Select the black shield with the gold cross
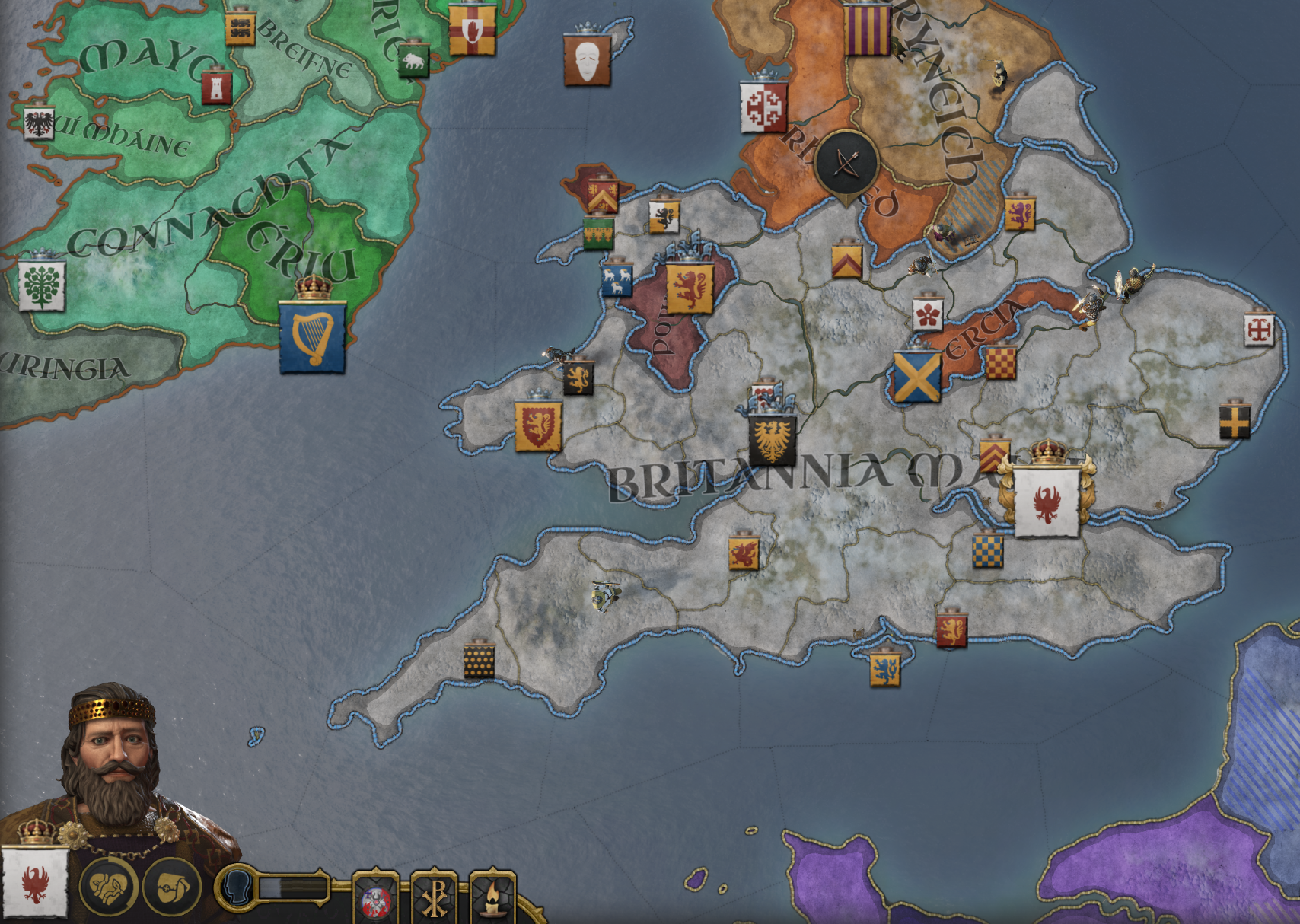Viewport: 1300px width, 924px height. click(1234, 421)
